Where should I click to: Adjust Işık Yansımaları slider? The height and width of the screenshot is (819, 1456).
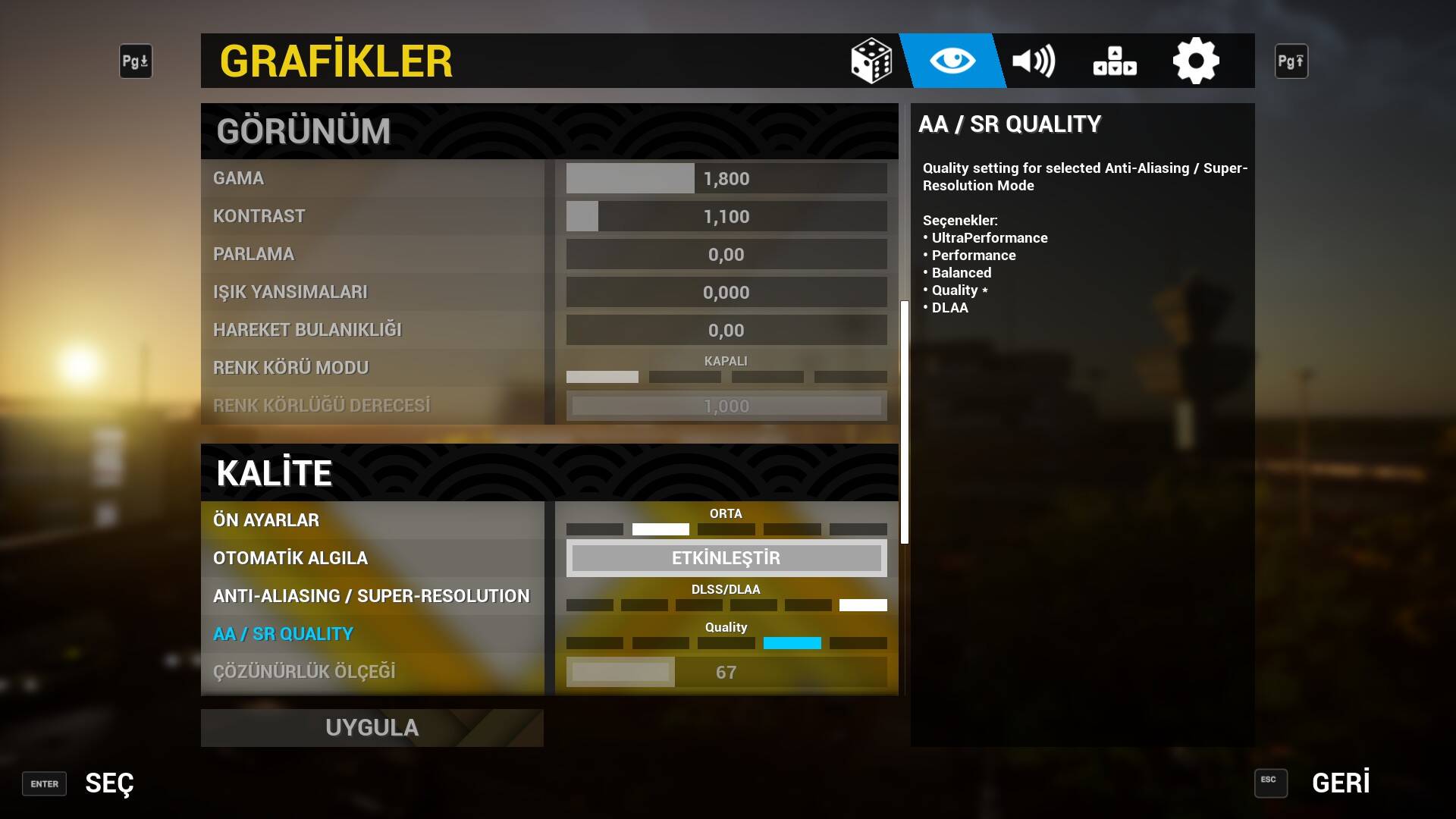(x=726, y=293)
